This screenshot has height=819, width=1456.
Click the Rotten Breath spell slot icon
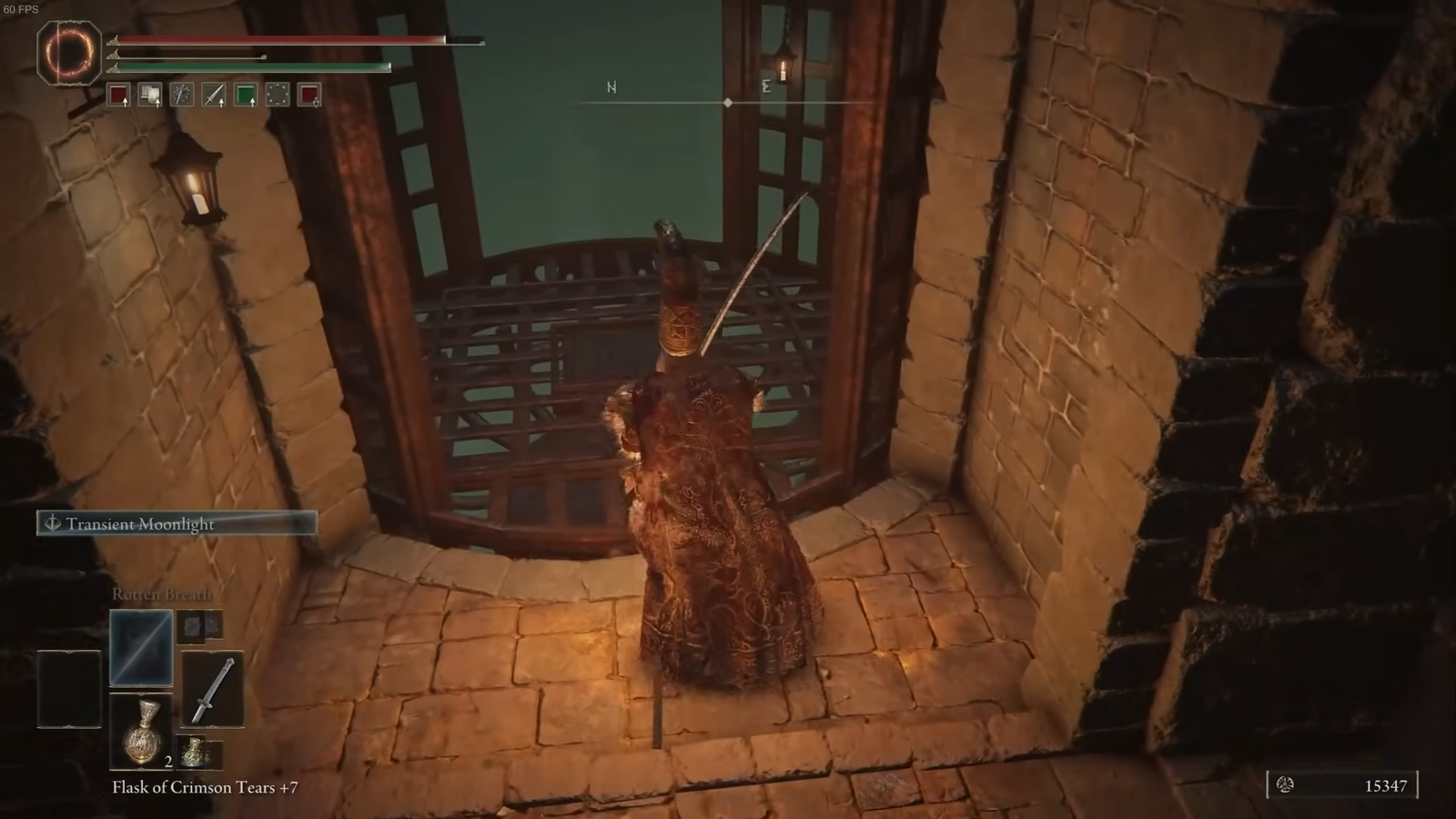point(142,649)
